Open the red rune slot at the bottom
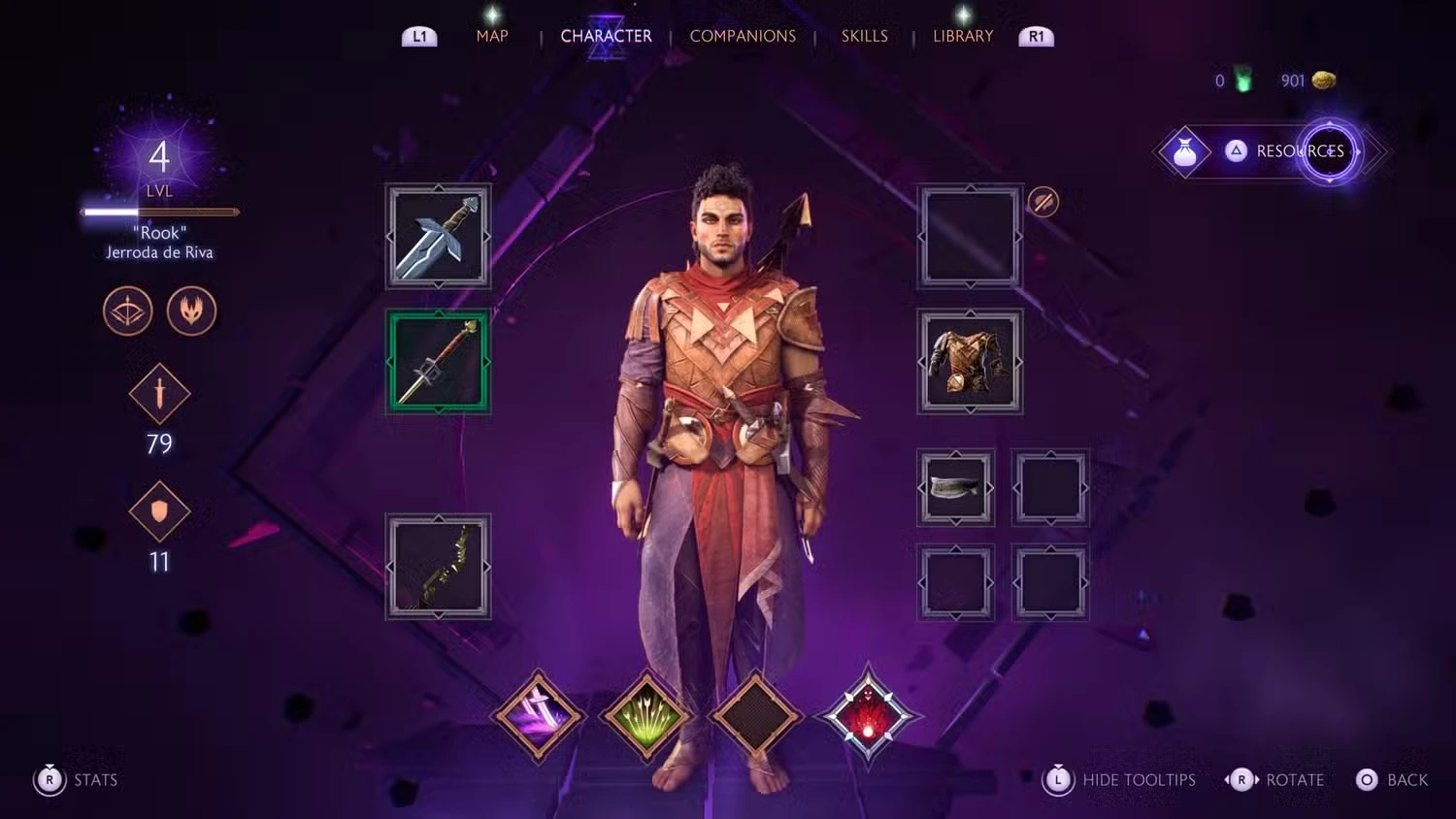 click(869, 715)
